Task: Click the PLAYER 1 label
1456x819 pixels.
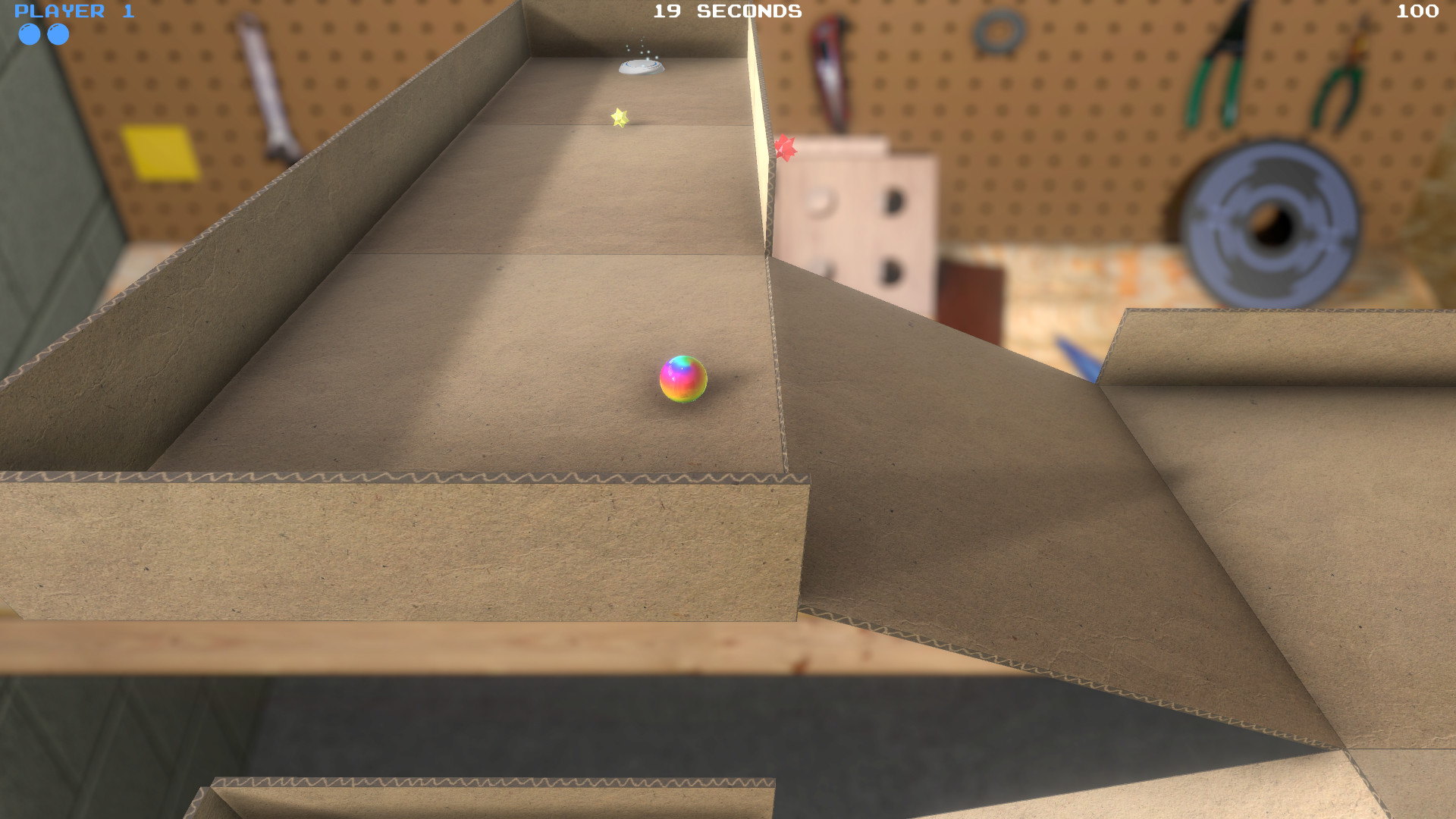Action: [74, 10]
